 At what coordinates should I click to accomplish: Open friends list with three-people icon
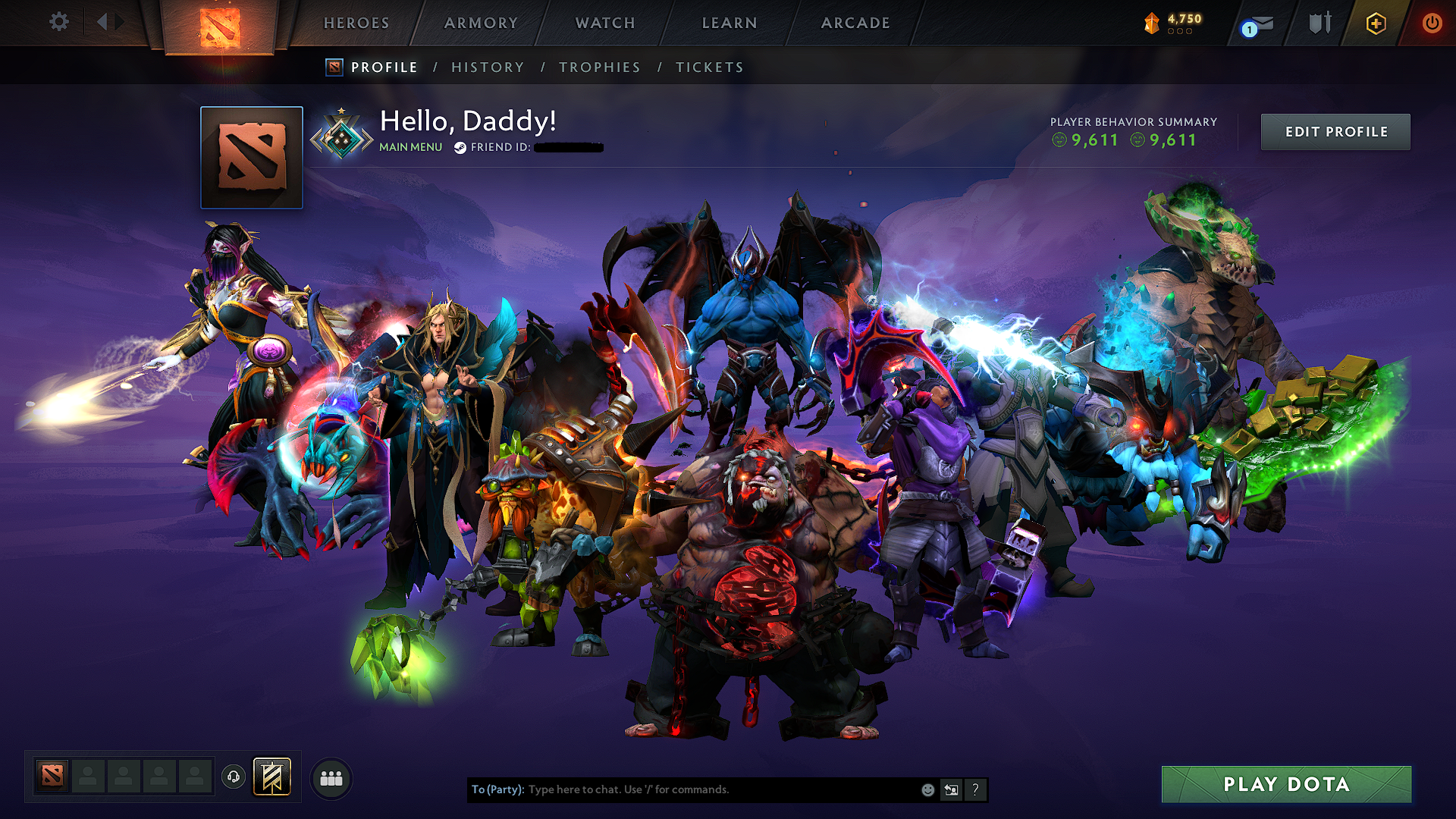click(x=331, y=777)
